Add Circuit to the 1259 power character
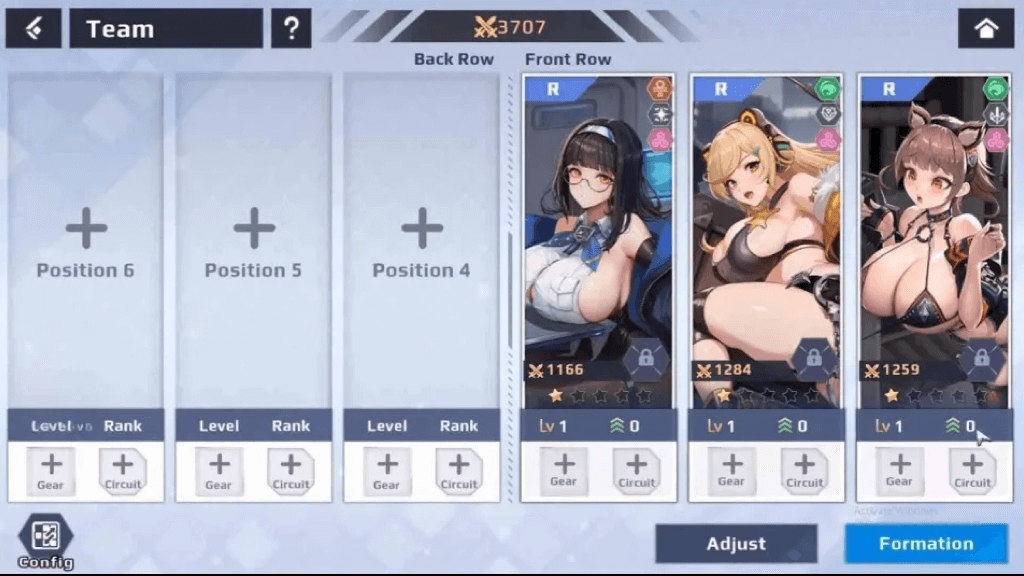This screenshot has height=576, width=1024. pos(972,470)
